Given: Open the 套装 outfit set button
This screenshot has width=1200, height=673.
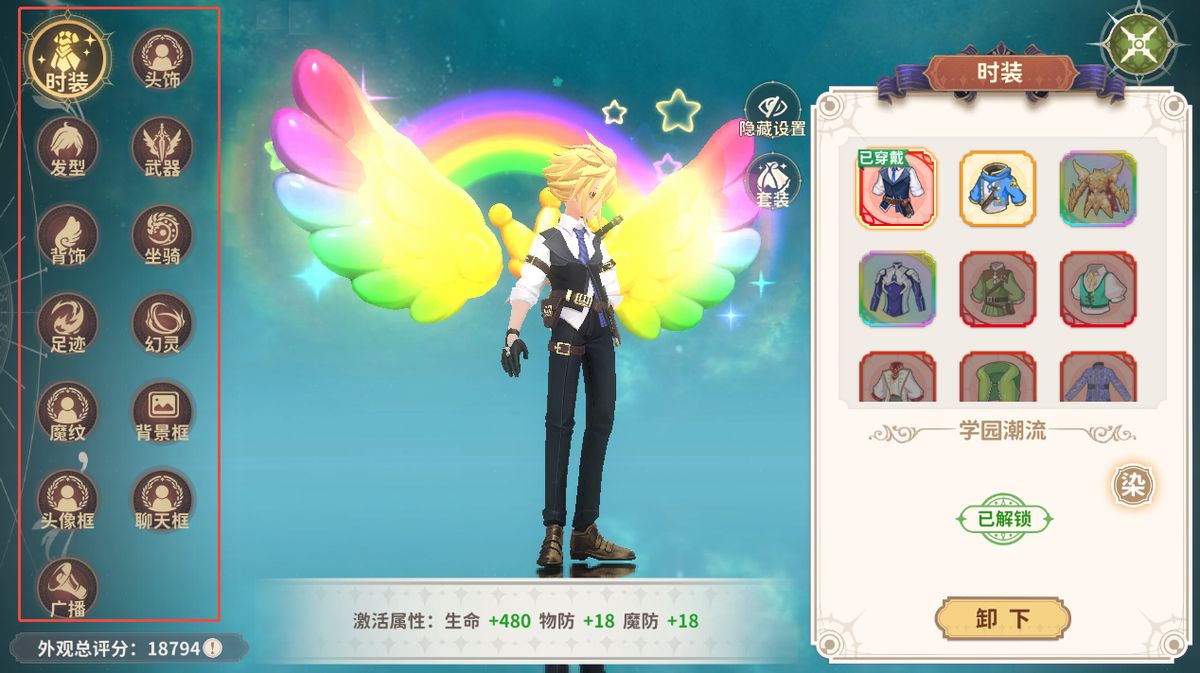Looking at the screenshot, I should point(773,181).
